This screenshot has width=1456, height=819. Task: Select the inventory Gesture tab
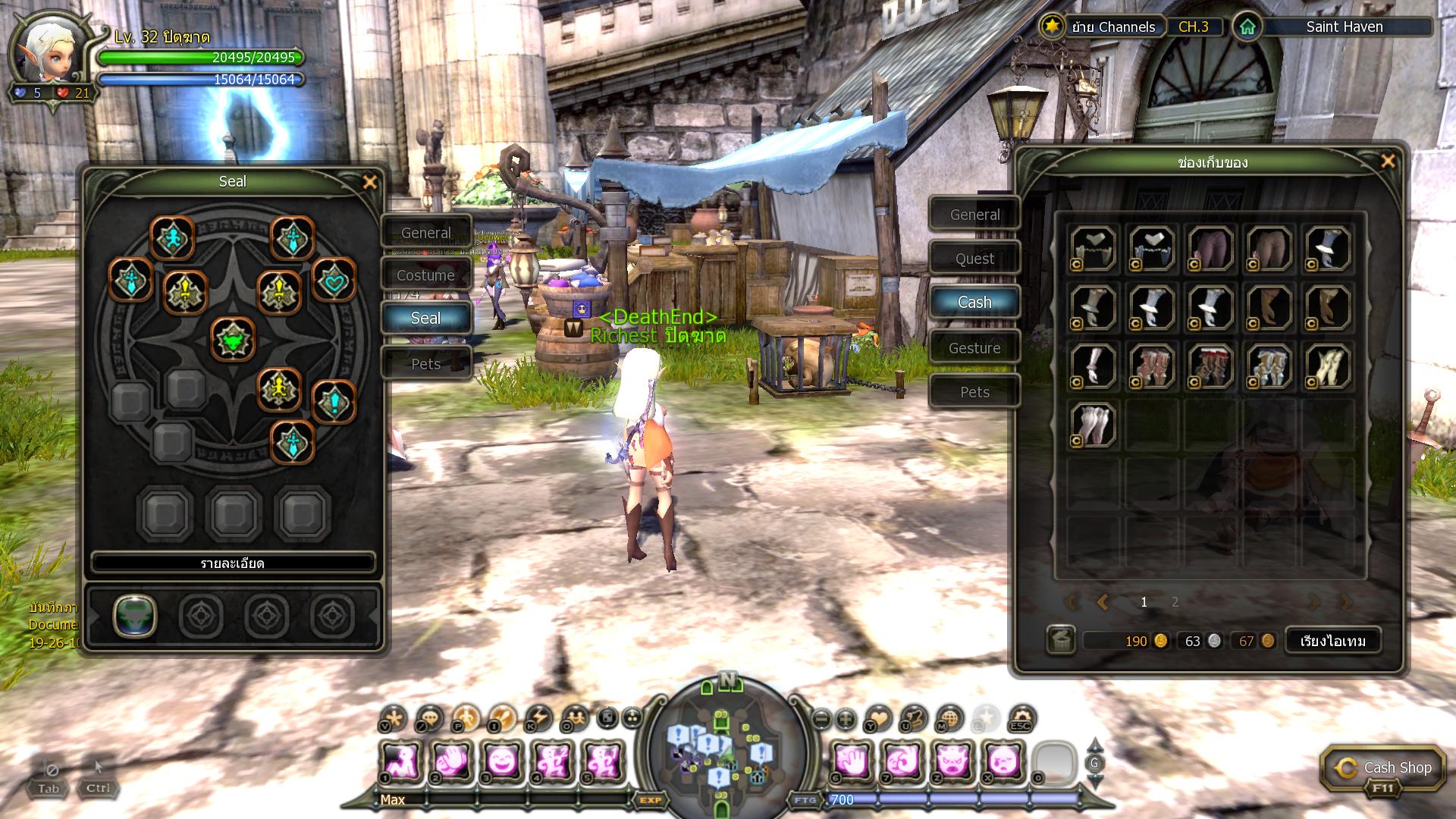[974, 348]
